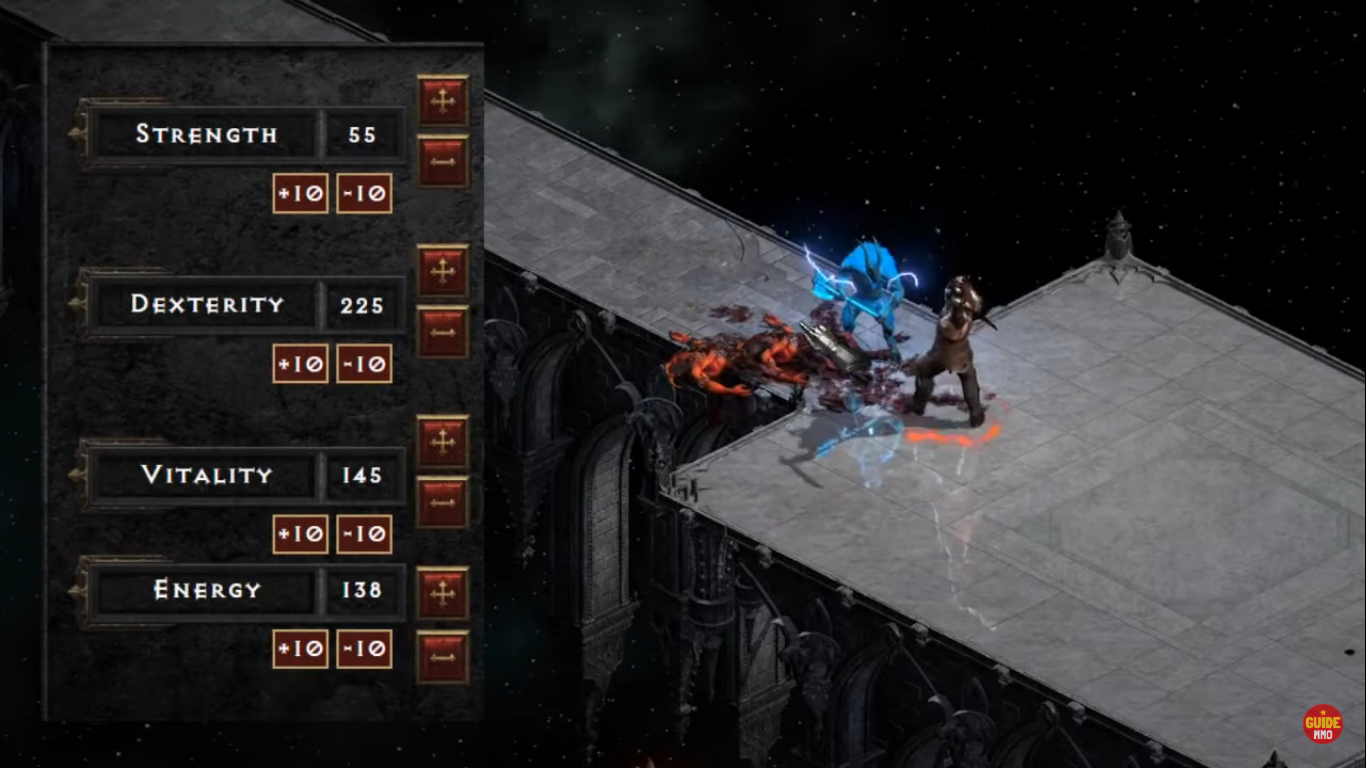Increase Dexterity by one point
The image size is (1366, 768).
pos(442,269)
